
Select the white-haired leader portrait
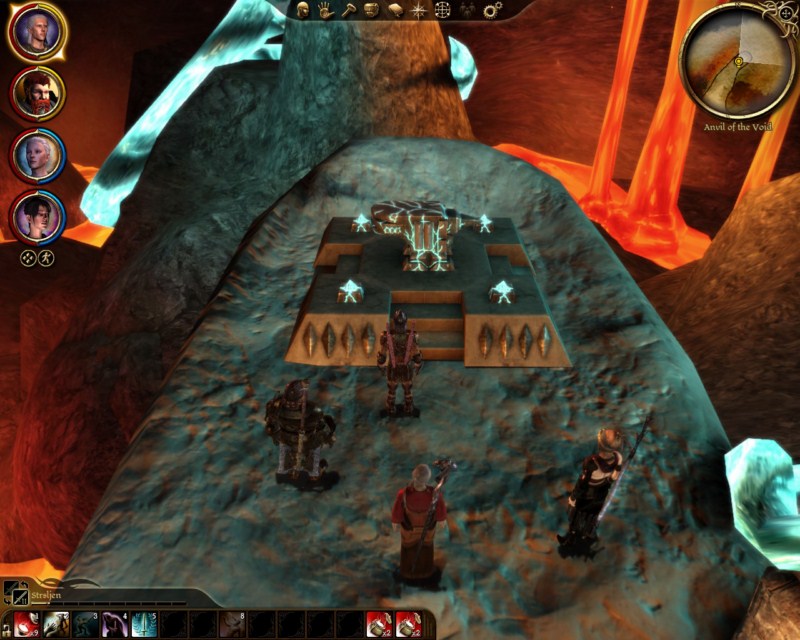coord(37,32)
